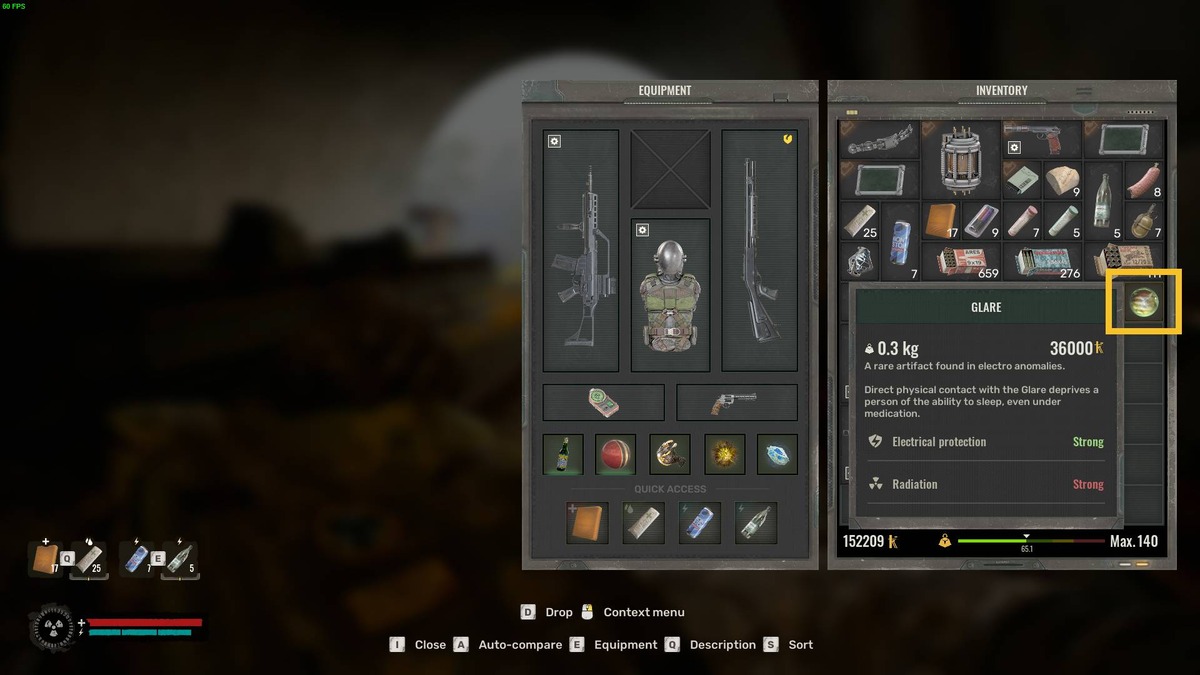Choose the glowing yellow spark artifact slot
This screenshot has width=1200, height=675.
[724, 454]
